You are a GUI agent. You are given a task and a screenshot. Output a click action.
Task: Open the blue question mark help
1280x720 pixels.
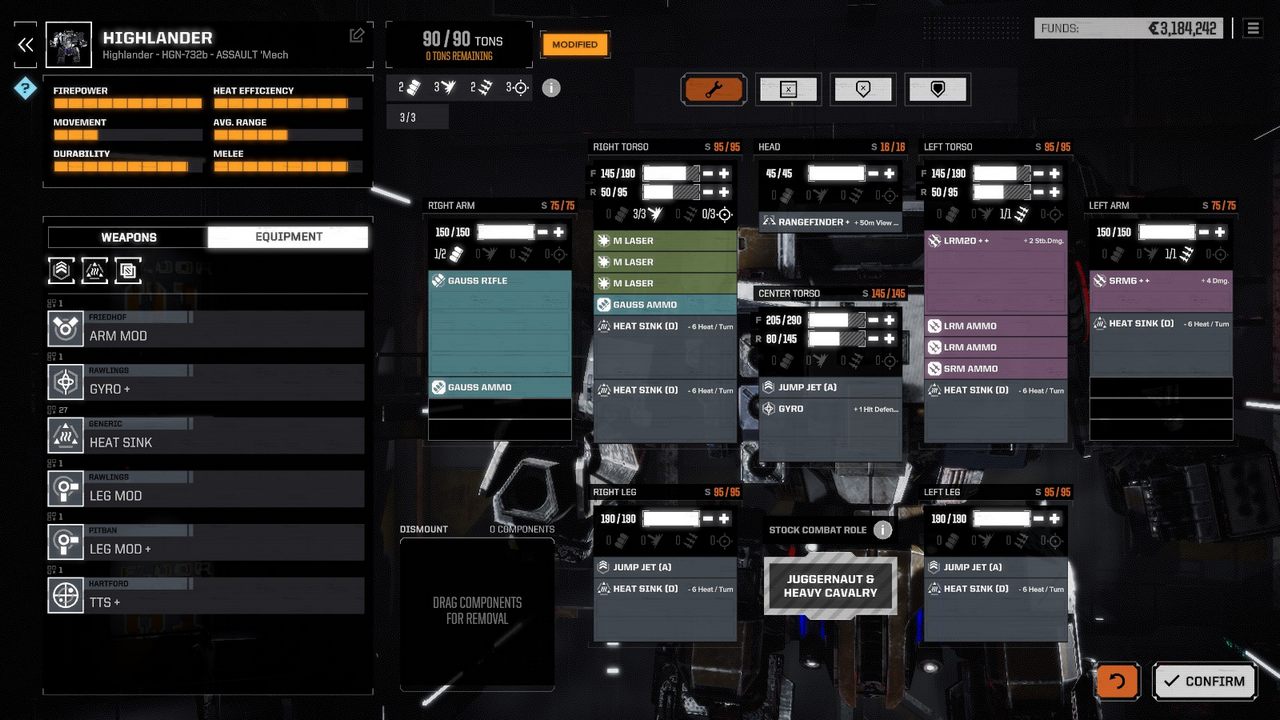[25, 89]
